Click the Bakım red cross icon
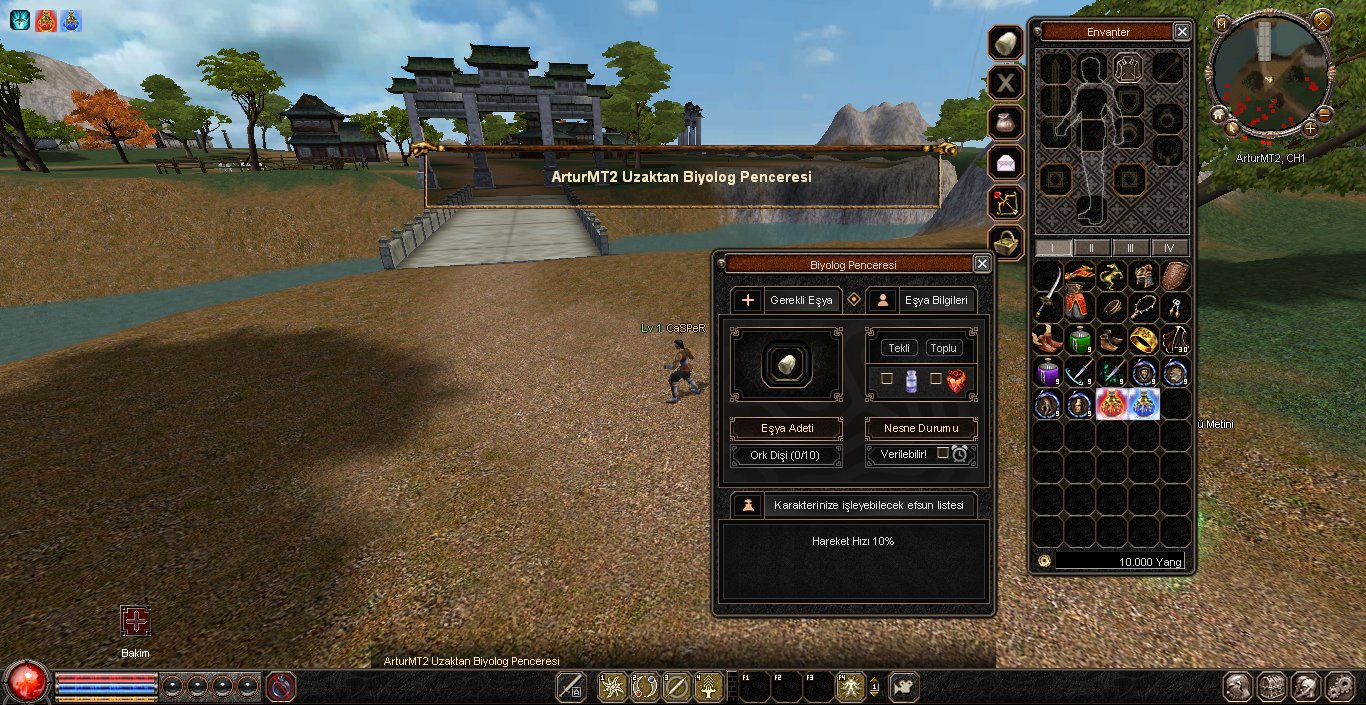This screenshot has height=705, width=1366. point(136,621)
